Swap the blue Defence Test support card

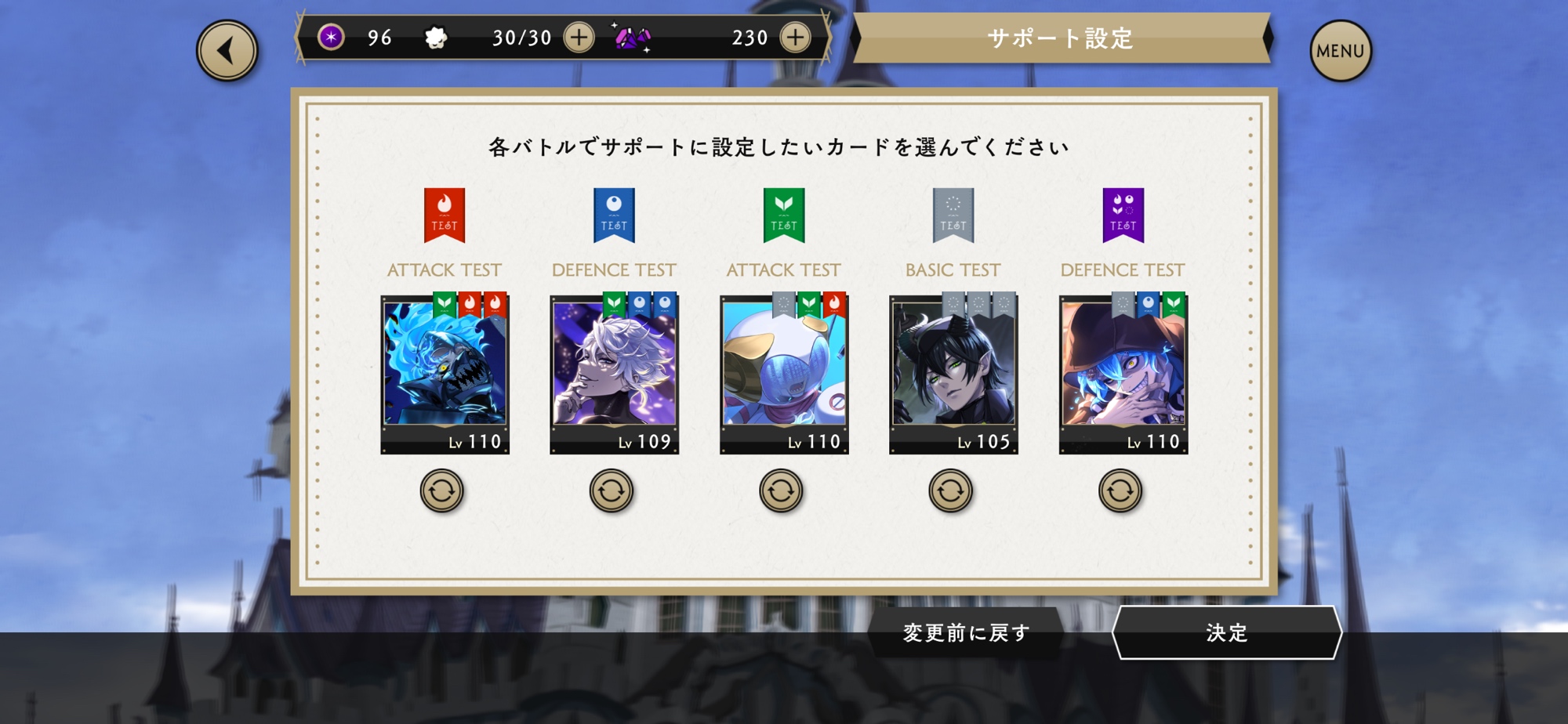point(612,491)
